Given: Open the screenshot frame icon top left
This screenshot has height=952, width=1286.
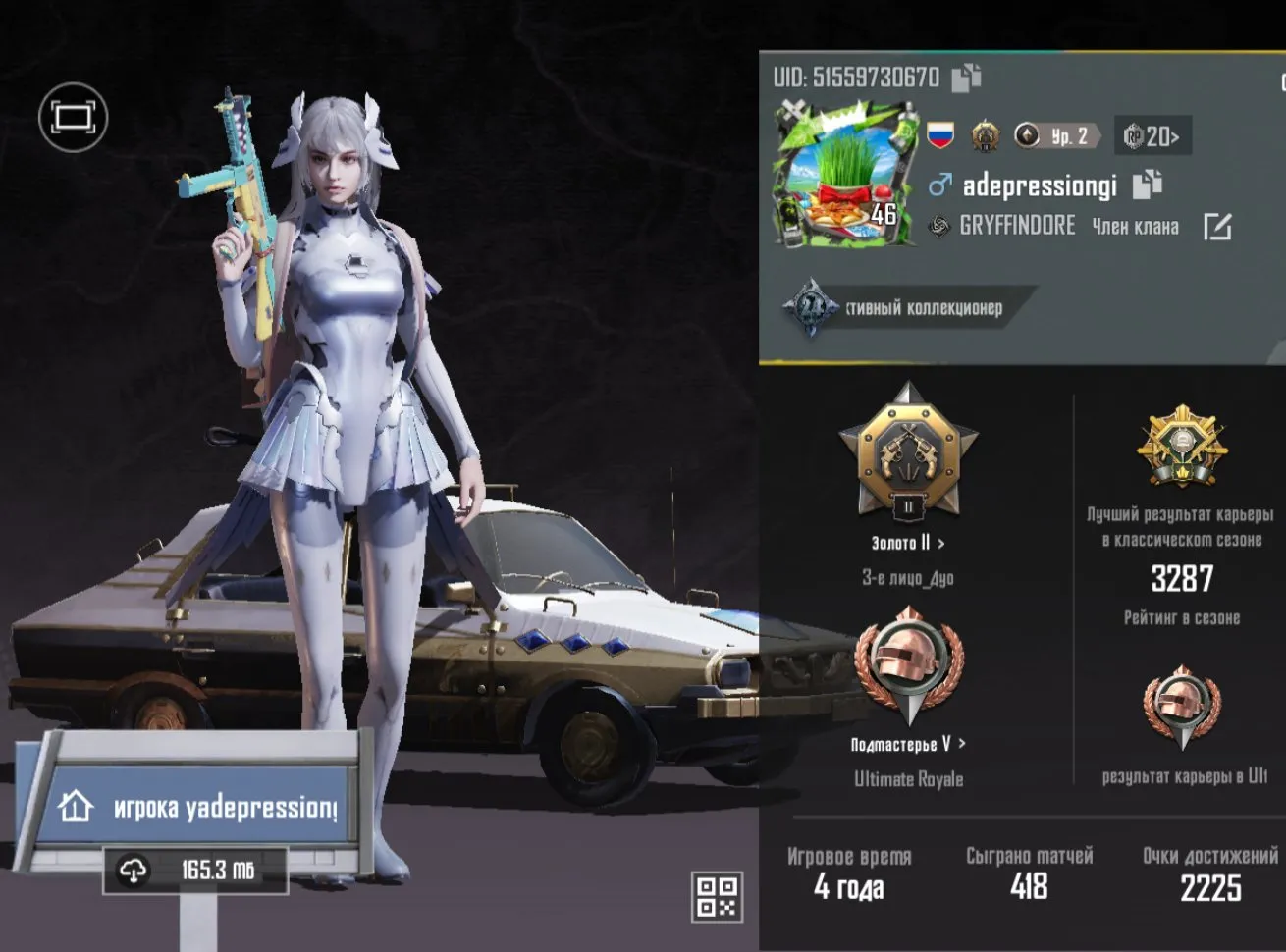Looking at the screenshot, I should [x=74, y=117].
